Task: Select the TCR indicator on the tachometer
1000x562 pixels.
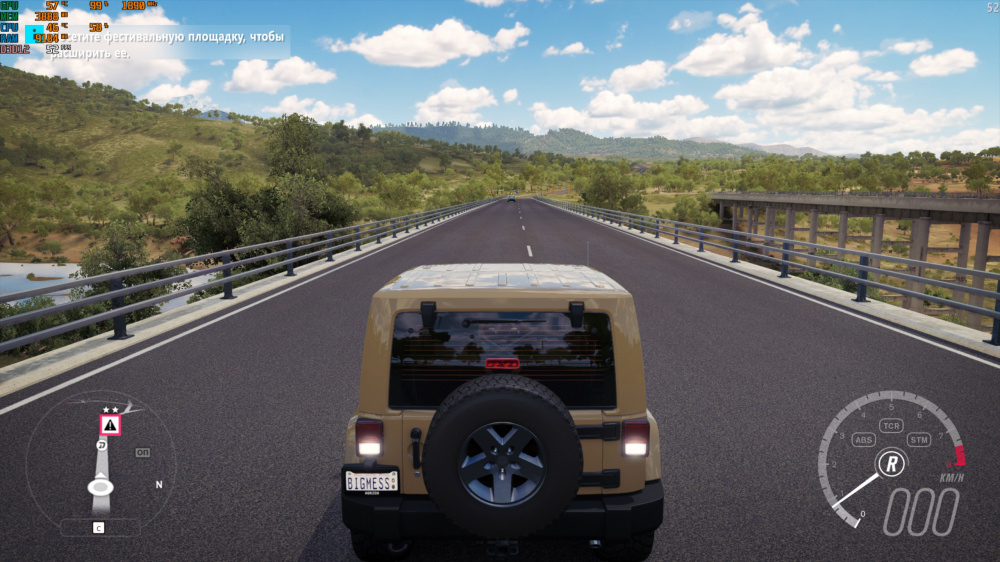Action: [891, 426]
